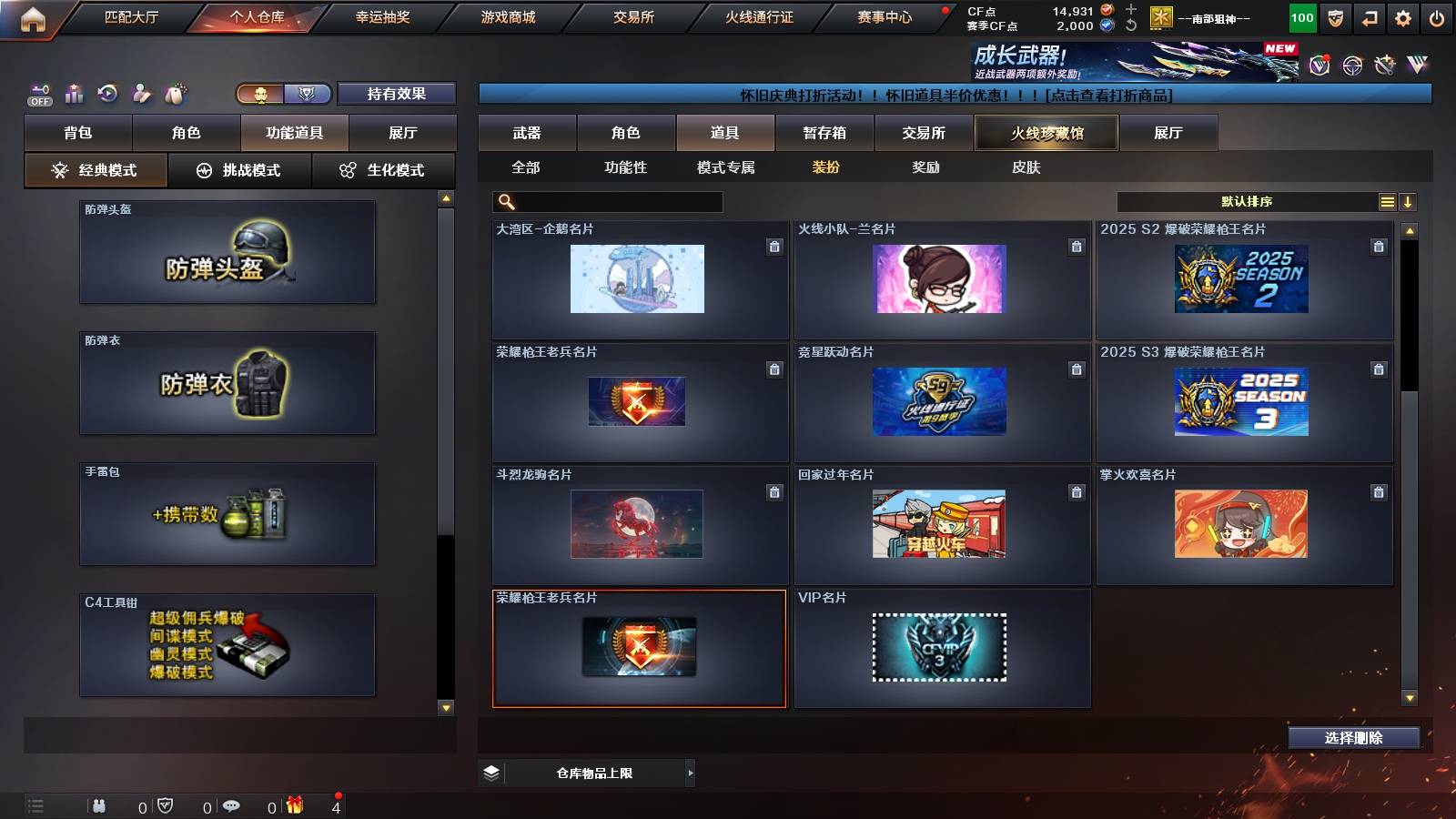Viewport: 1456px width, 819px height.
Task: Click the 持有效果 button
Action: [x=396, y=94]
